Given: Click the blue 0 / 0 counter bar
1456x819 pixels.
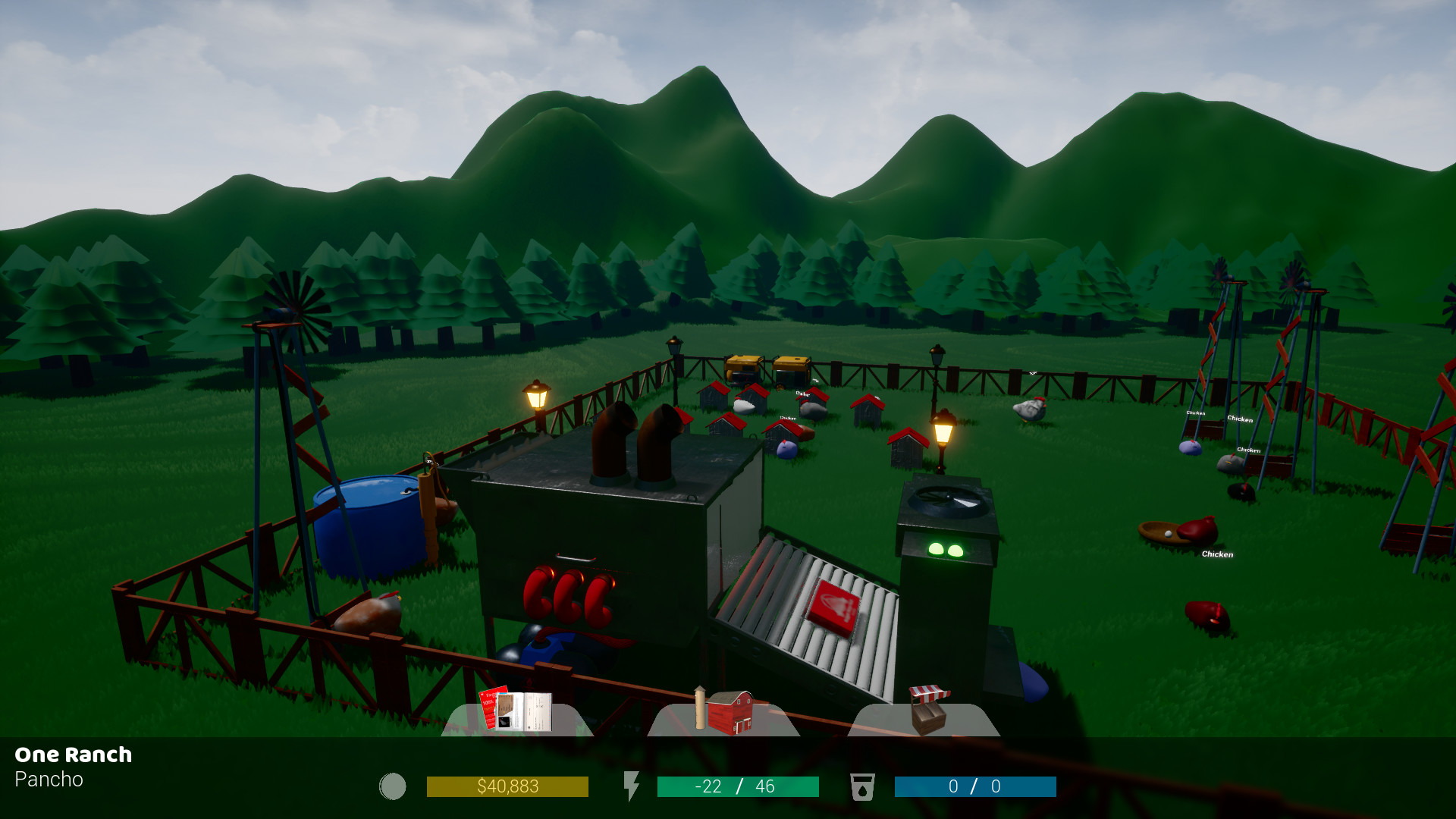Looking at the screenshot, I should click(976, 786).
